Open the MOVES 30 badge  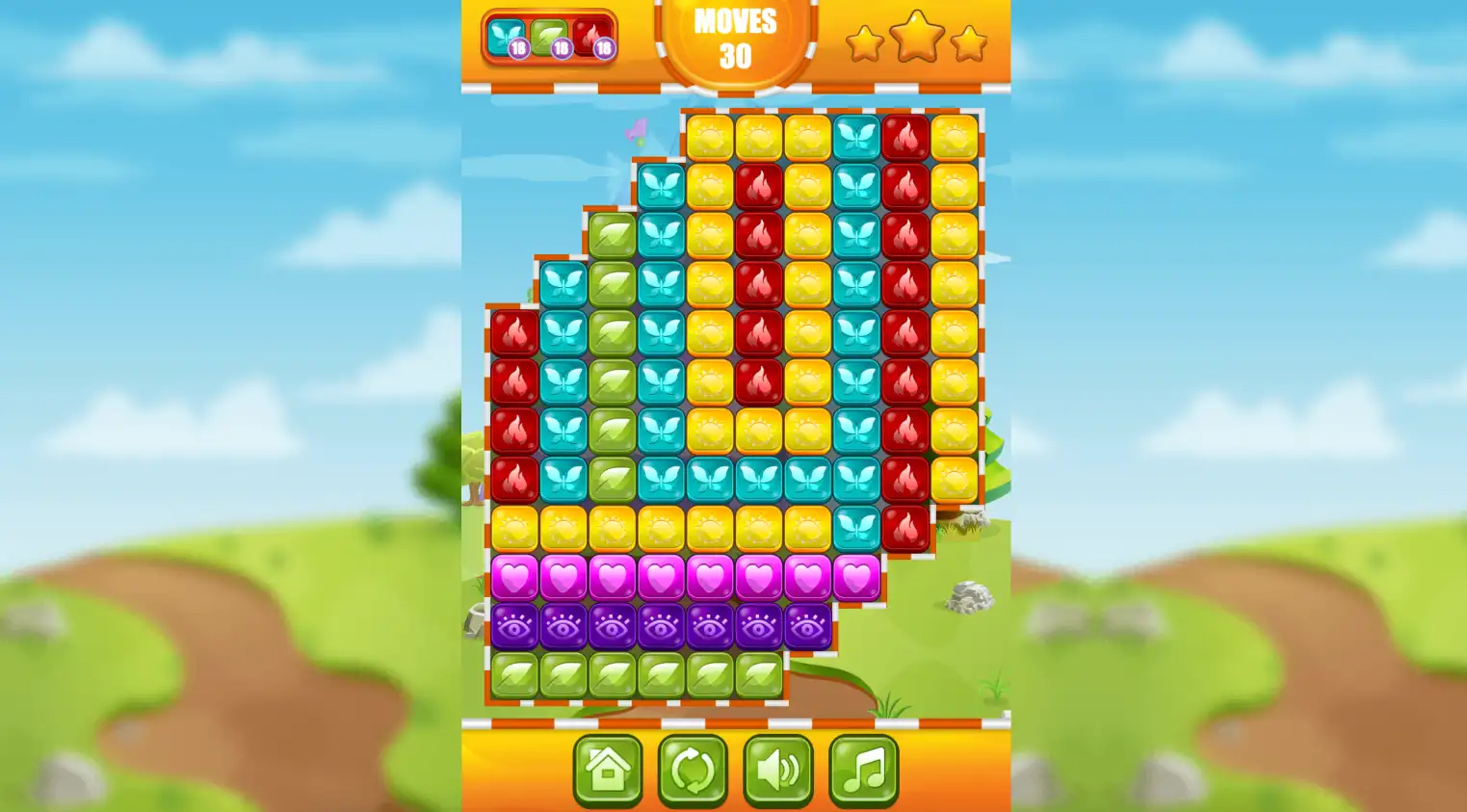coord(735,39)
